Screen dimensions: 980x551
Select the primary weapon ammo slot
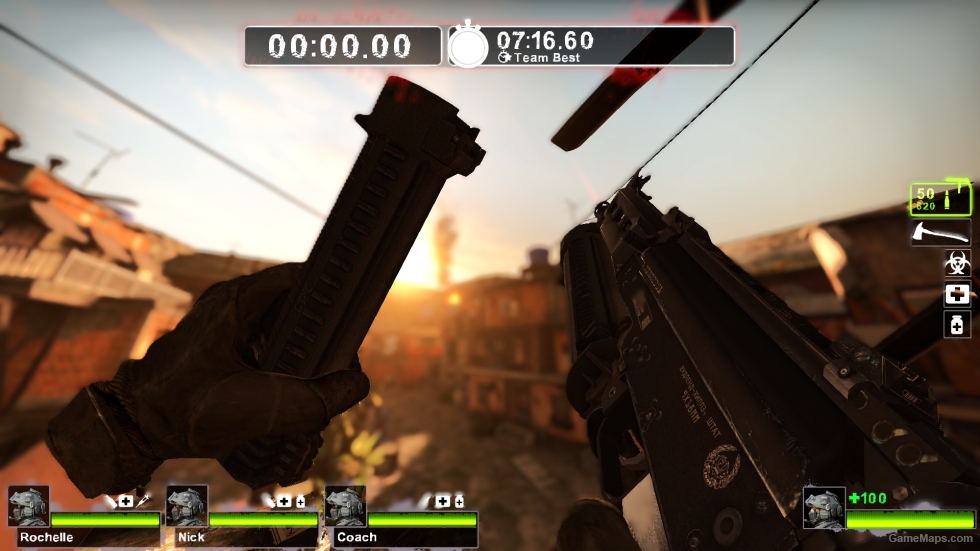pyautogui.click(x=940, y=199)
